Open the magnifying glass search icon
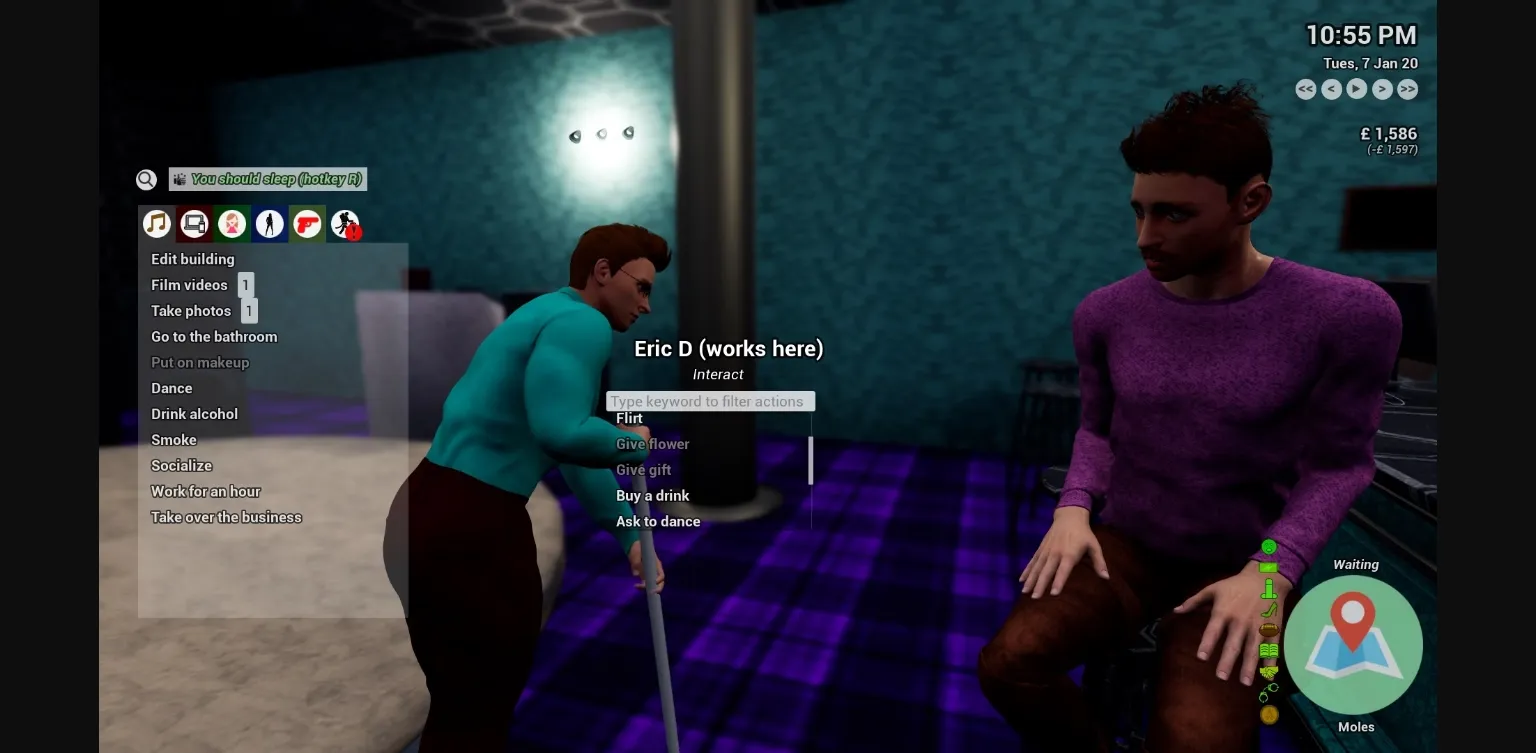The height and width of the screenshot is (753, 1536). pos(146,179)
